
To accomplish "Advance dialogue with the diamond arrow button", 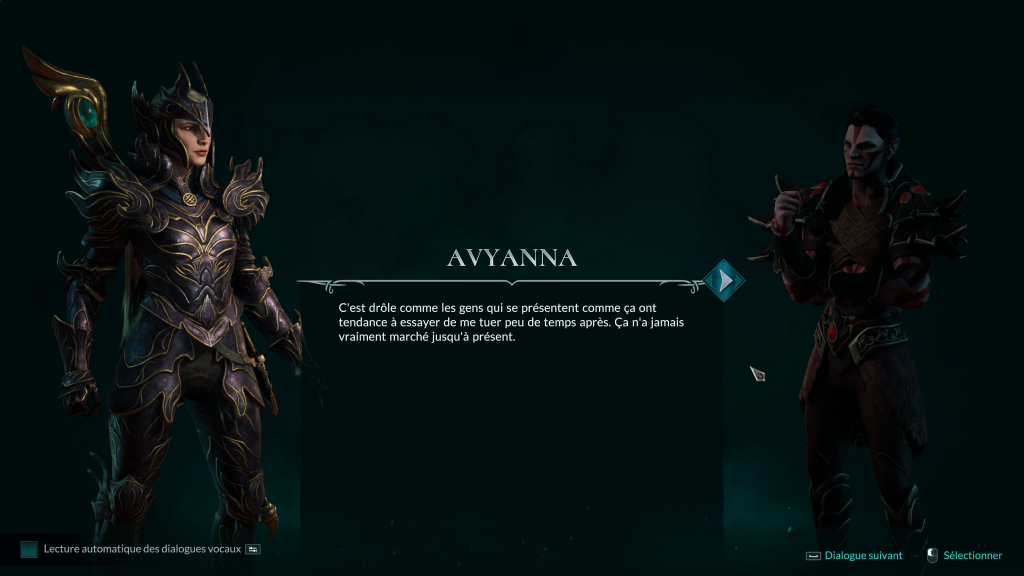I will click(x=724, y=281).
